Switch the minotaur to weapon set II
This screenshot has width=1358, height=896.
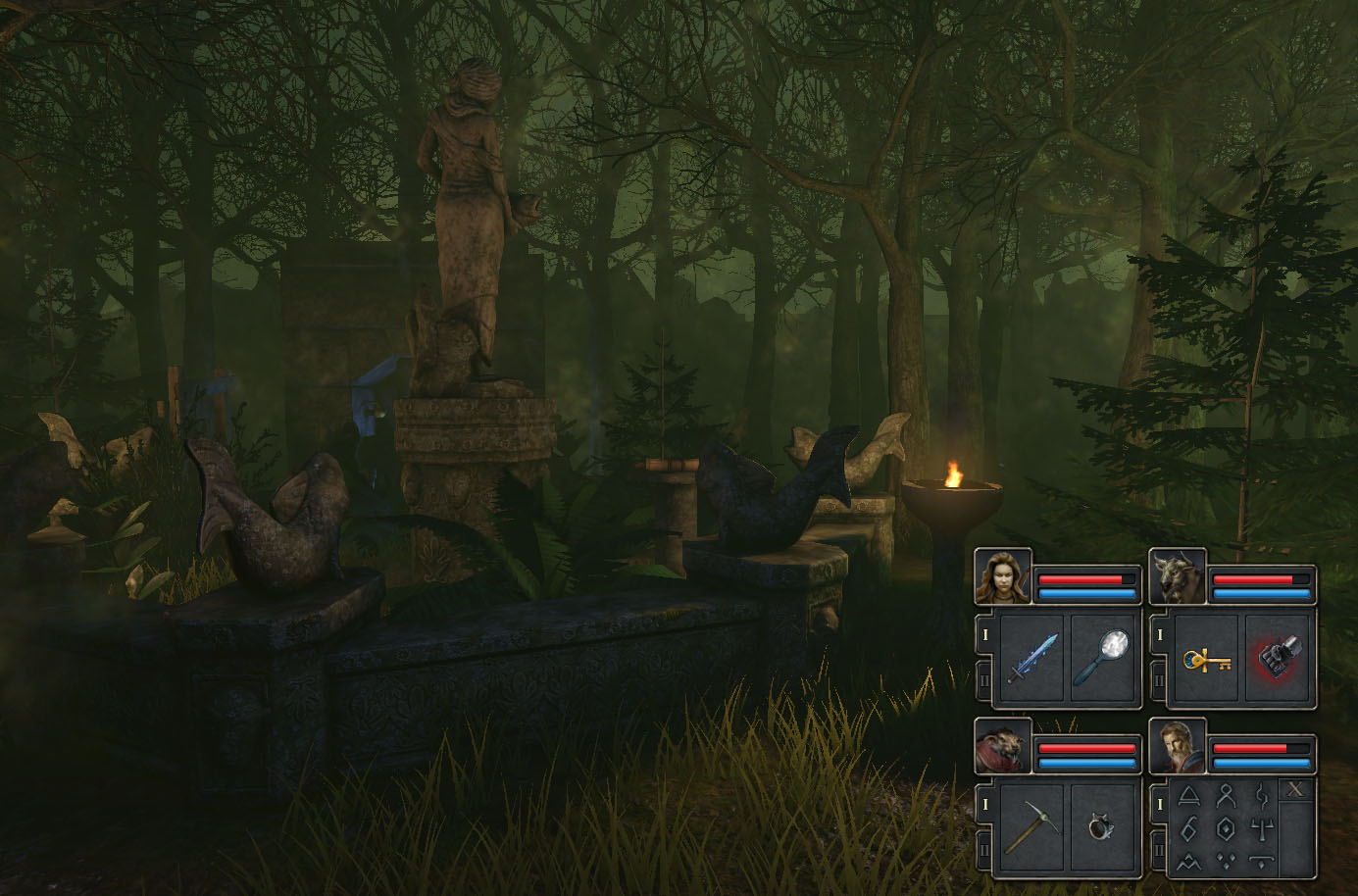[1159, 677]
